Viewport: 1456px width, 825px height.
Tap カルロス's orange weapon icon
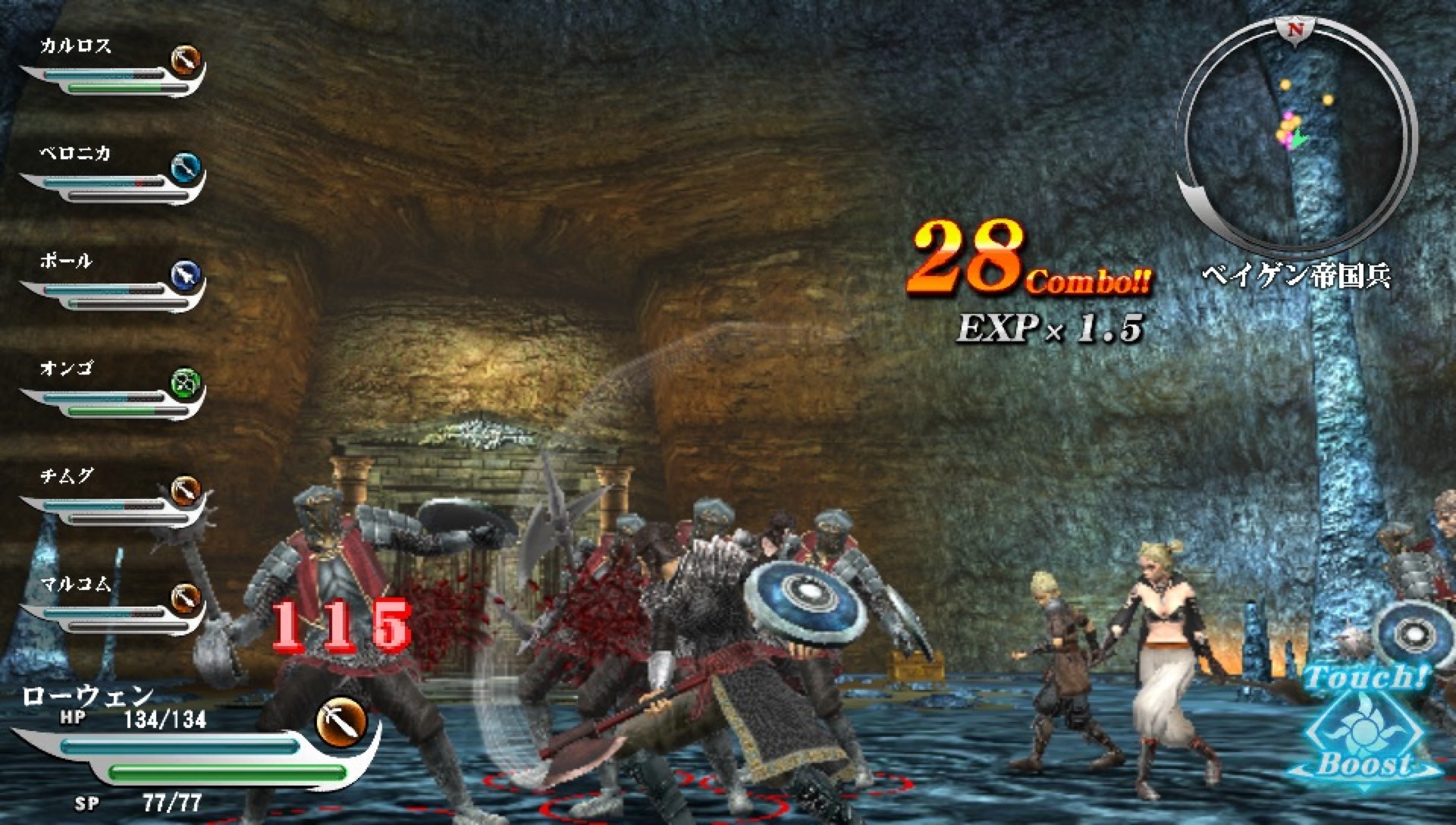click(184, 61)
